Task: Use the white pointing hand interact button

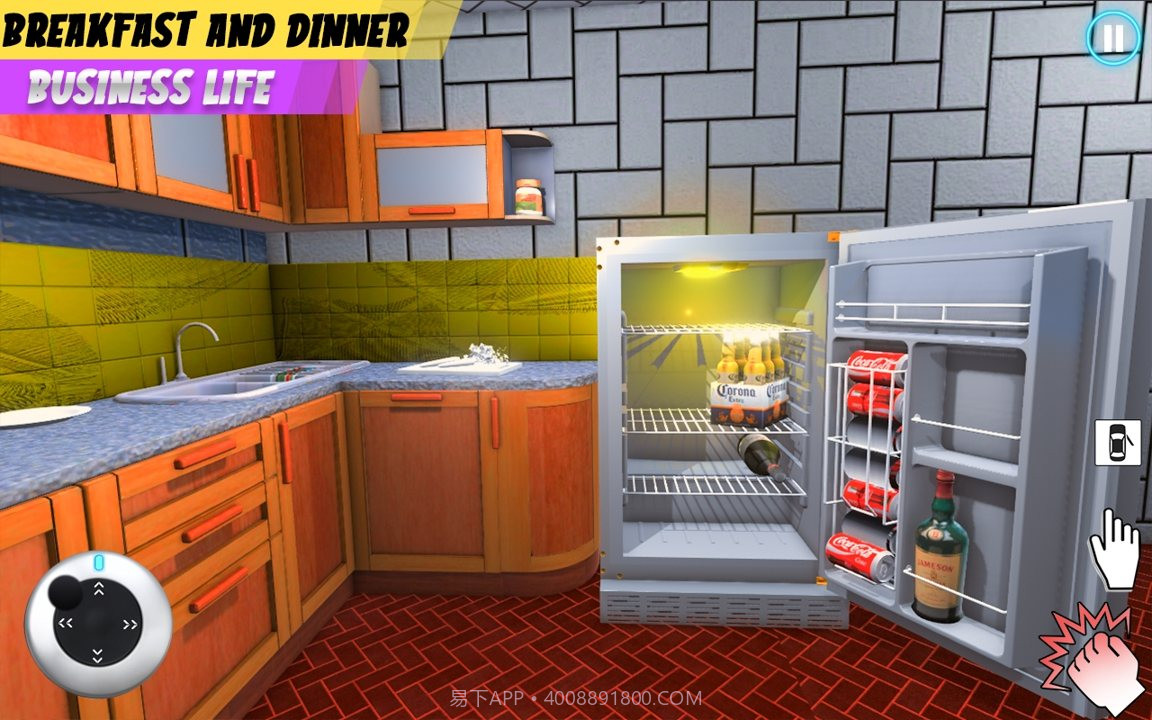Action: [x=1114, y=548]
